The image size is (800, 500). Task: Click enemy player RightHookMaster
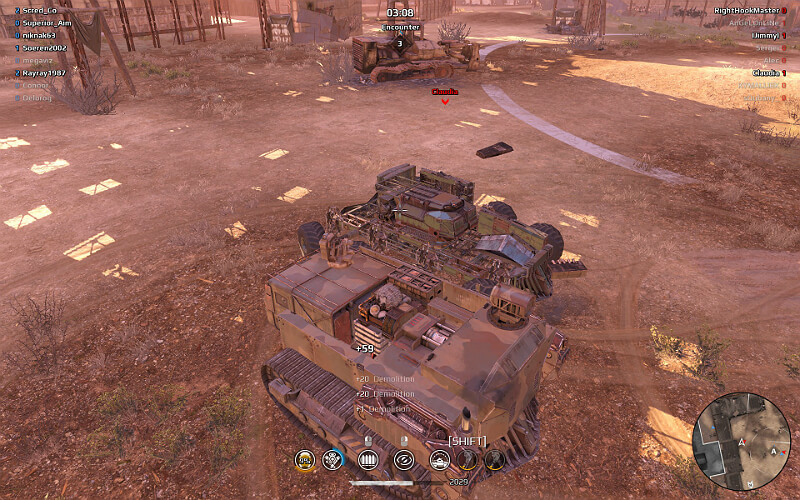click(745, 10)
